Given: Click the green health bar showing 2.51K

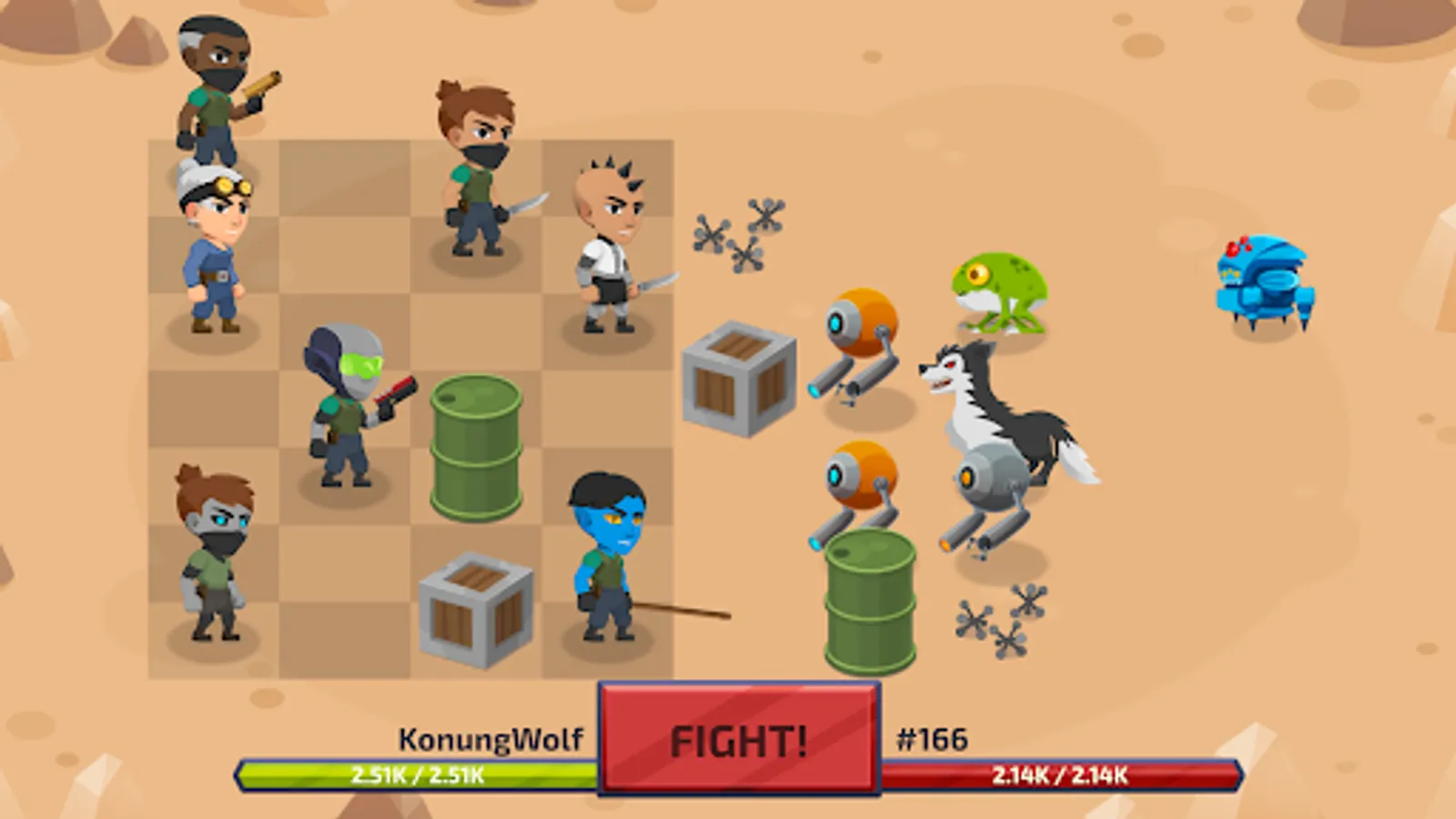Looking at the screenshot, I should point(419,776).
